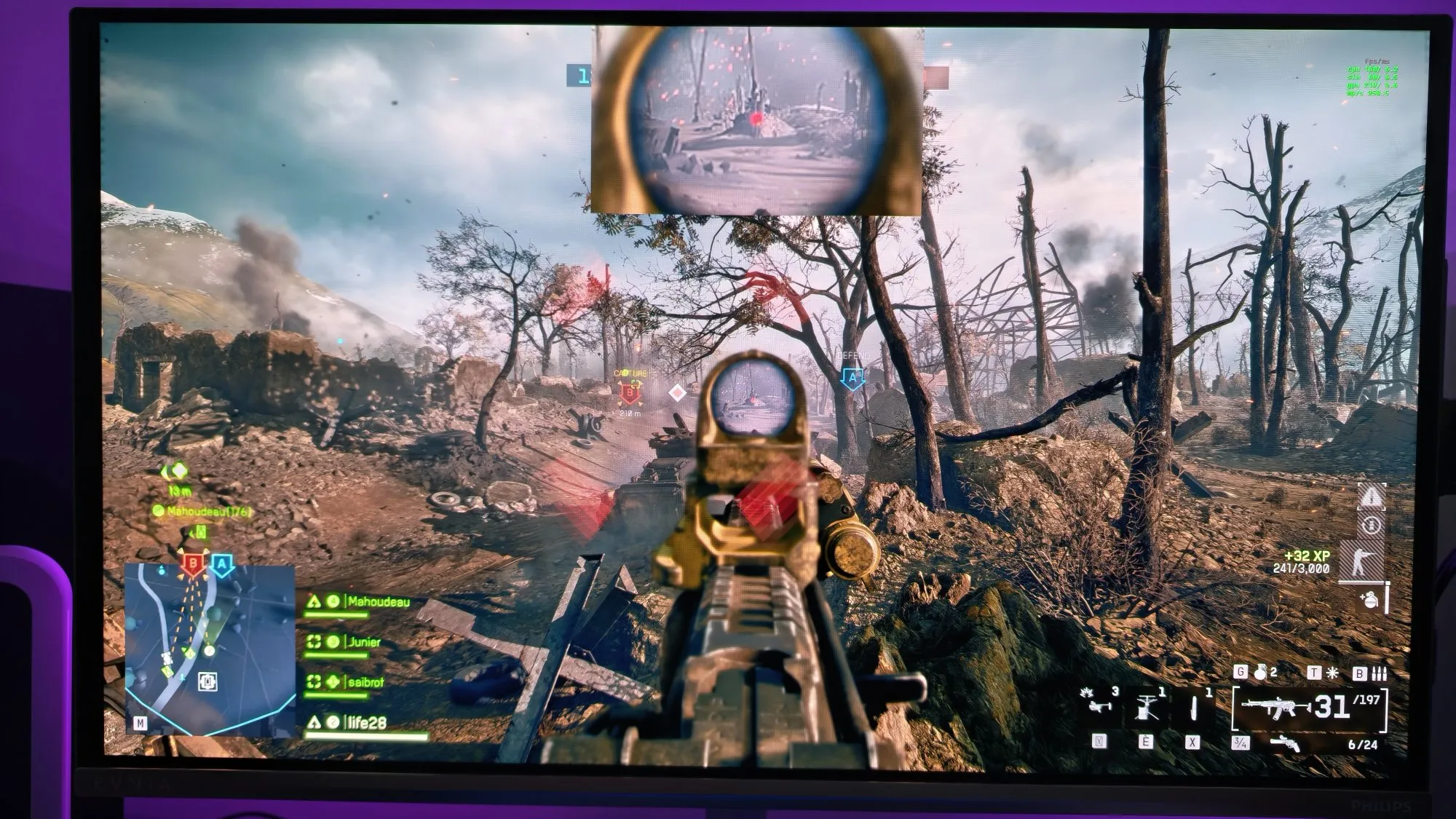Click the ammo type bullets icon
This screenshot has width=1456, height=819.
[1379, 673]
